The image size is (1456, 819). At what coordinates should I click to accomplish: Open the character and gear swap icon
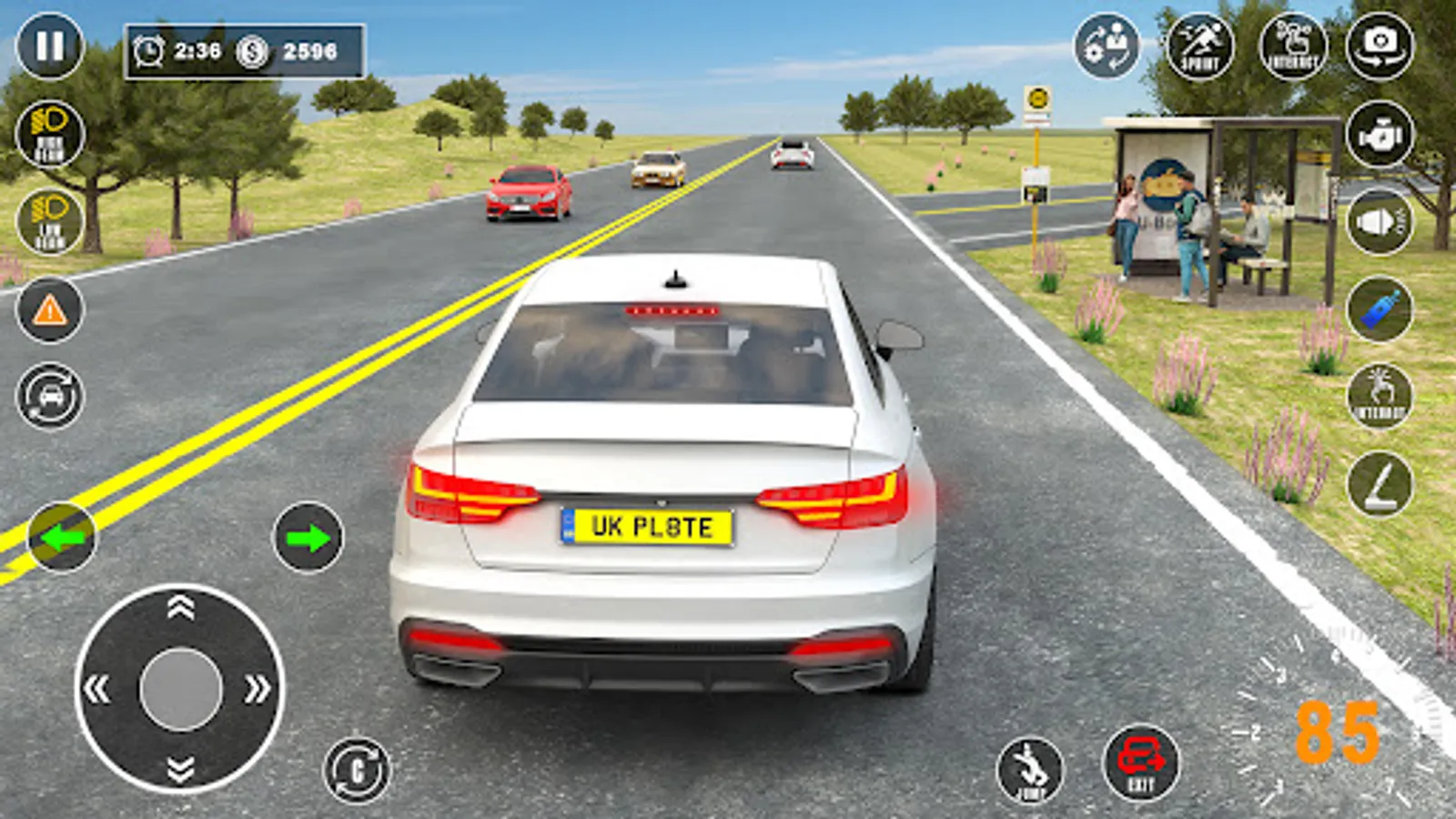click(1107, 45)
